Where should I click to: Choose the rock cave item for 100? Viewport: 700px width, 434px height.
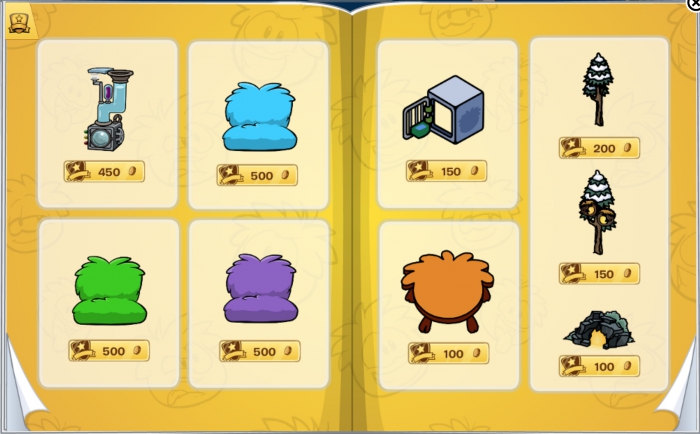598,330
